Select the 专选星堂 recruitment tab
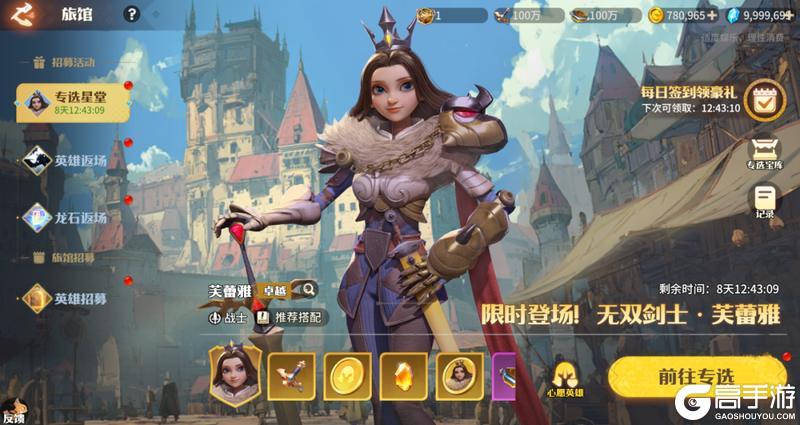Image resolution: width=800 pixels, height=425 pixels. pos(68,101)
